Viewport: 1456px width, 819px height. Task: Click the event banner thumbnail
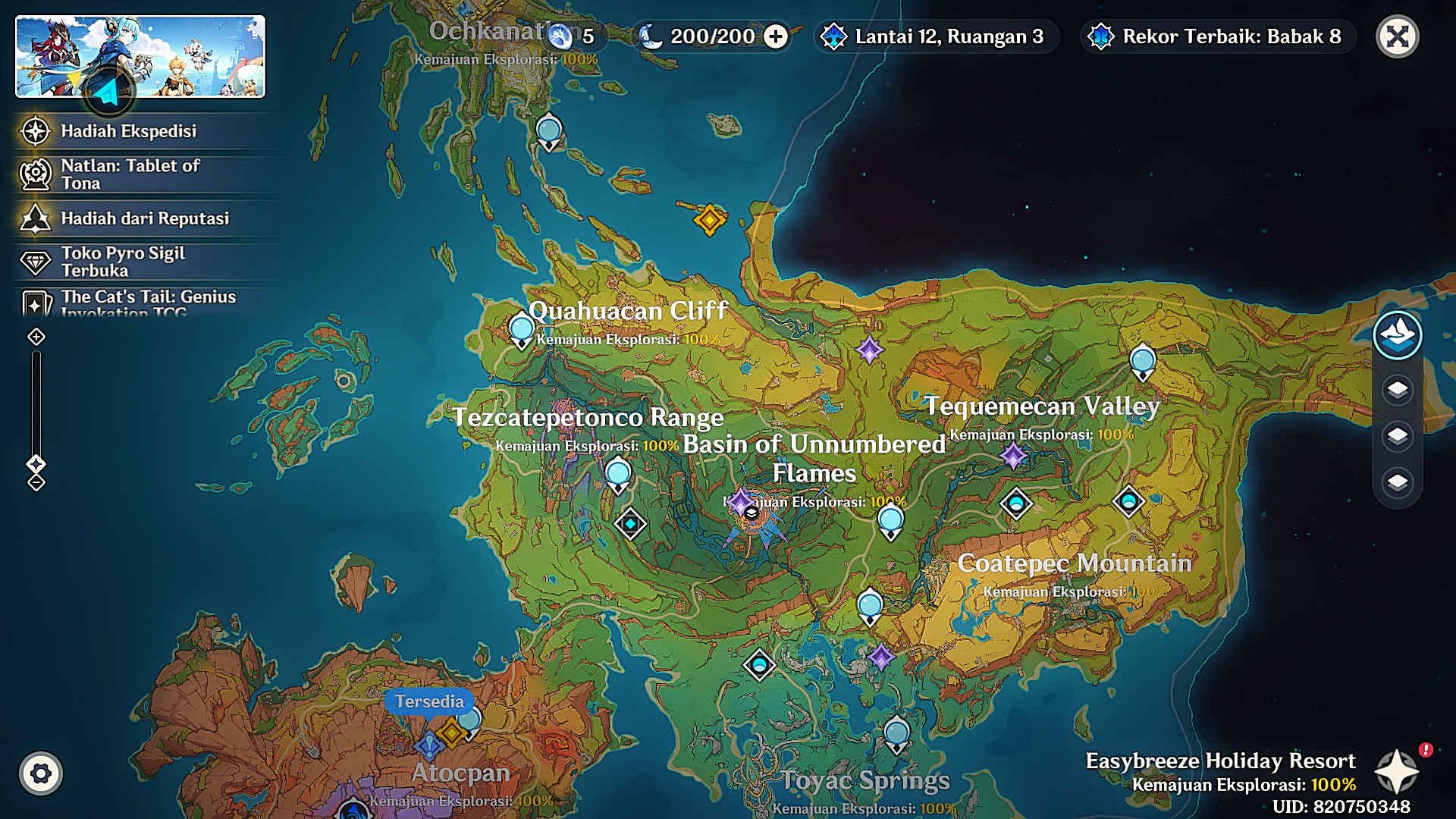click(140, 57)
